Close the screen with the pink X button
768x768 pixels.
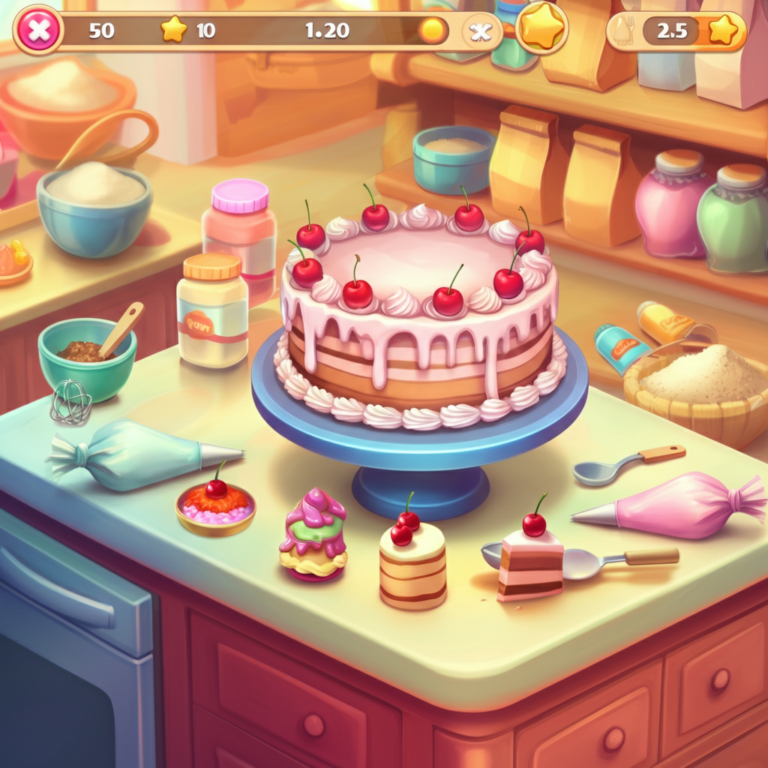tap(38, 30)
